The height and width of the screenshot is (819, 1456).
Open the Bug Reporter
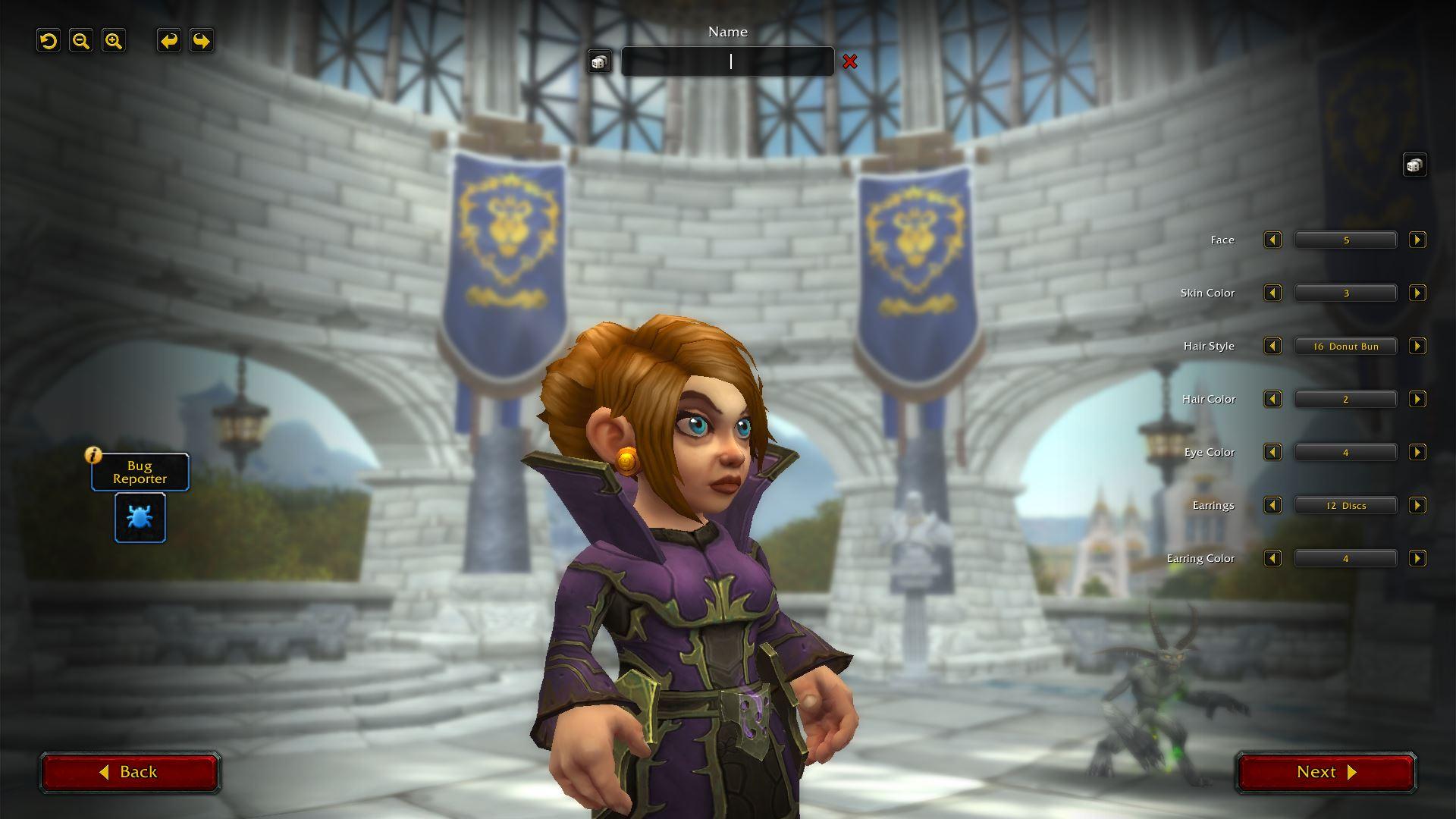coord(140,518)
